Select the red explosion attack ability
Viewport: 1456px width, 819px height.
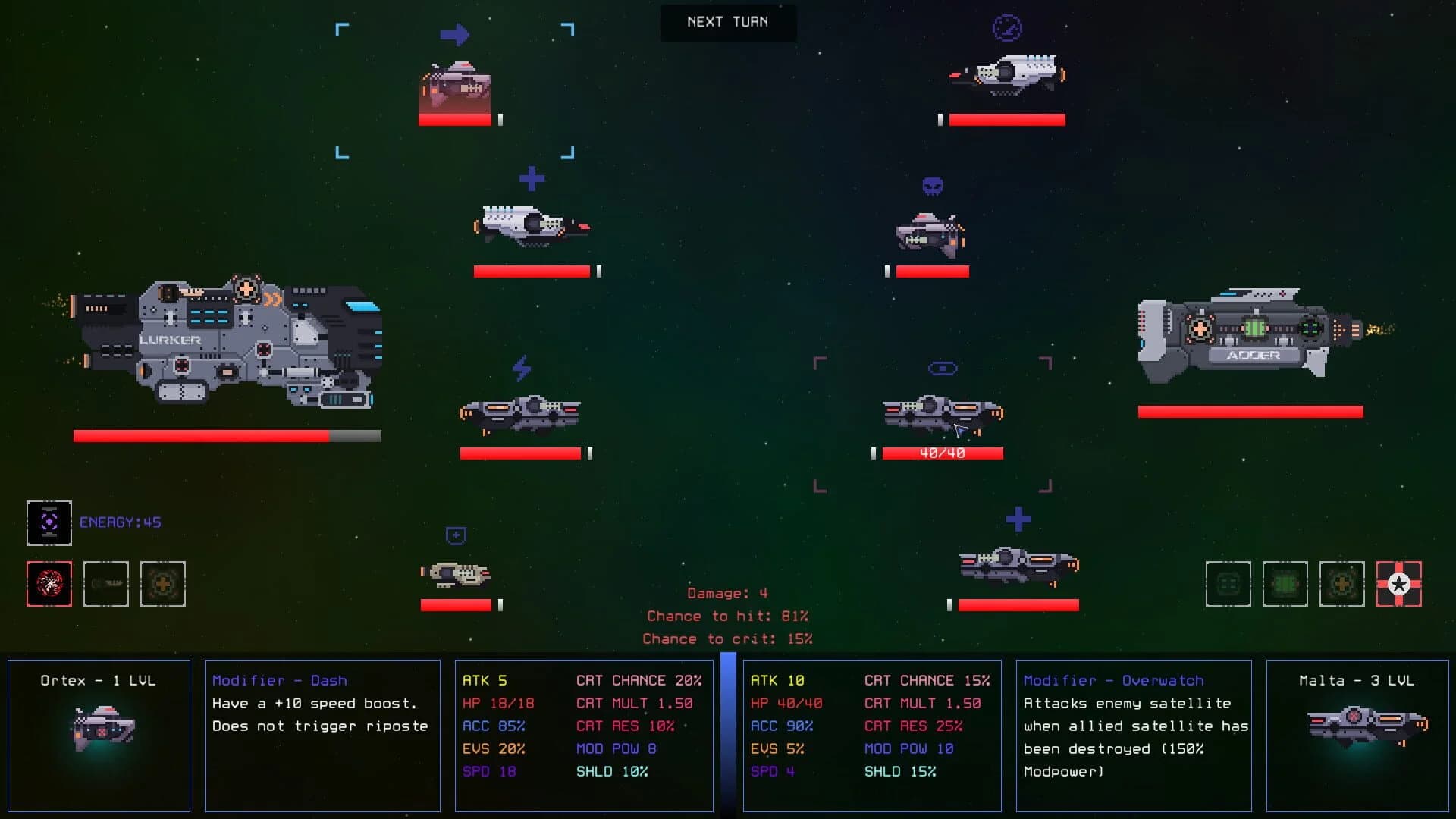click(49, 584)
